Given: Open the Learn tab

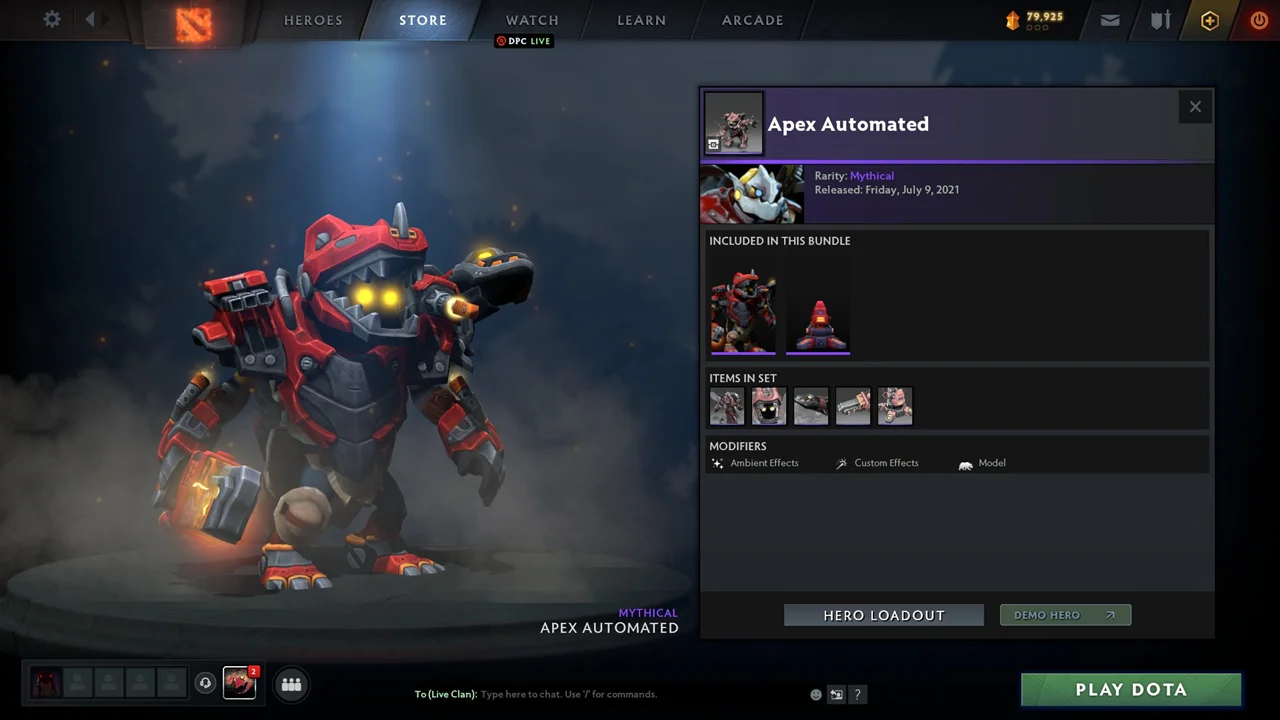Looking at the screenshot, I should coord(641,20).
